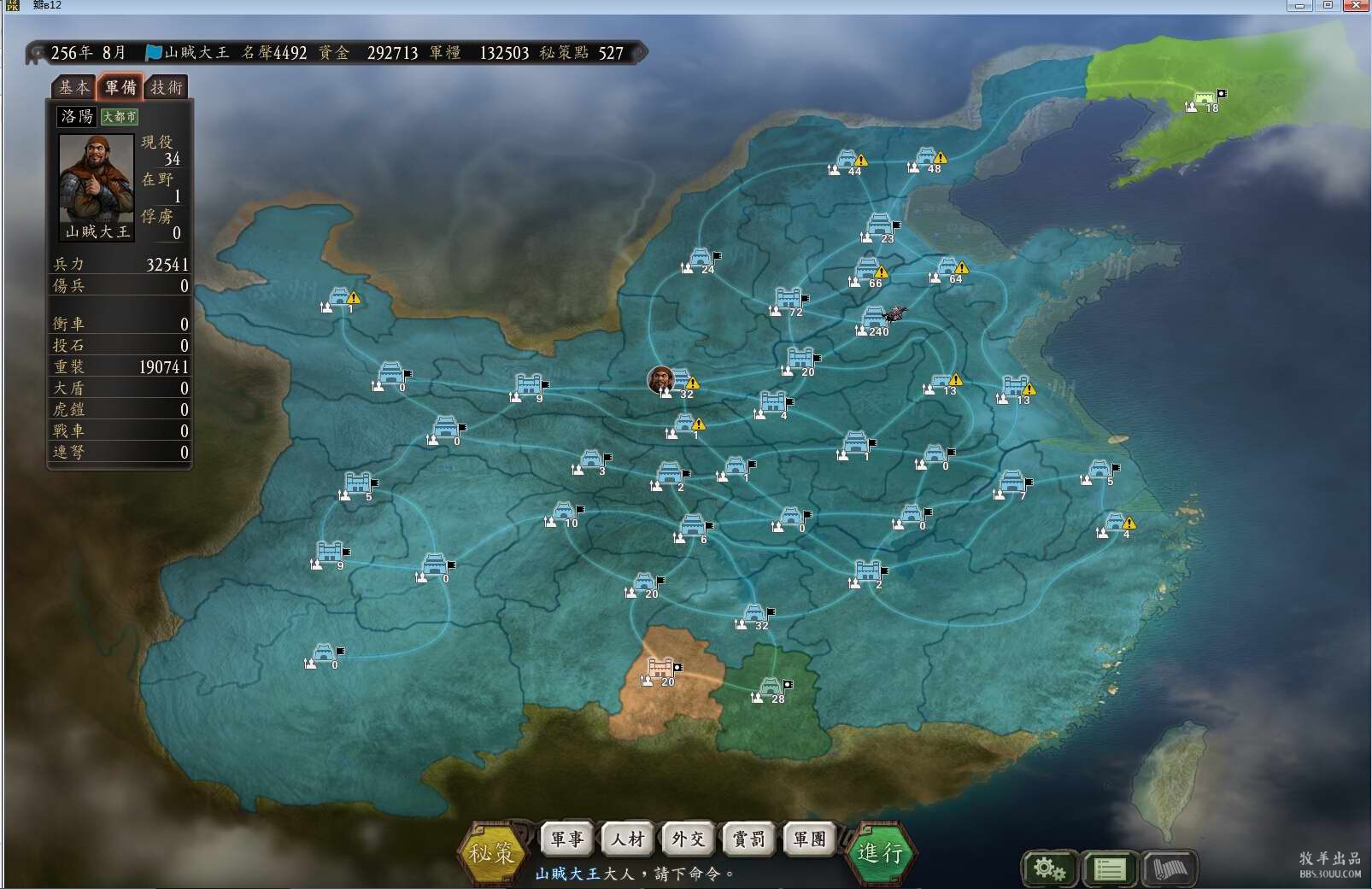
Task: Open the 人材 command menu
Action: pos(628,839)
